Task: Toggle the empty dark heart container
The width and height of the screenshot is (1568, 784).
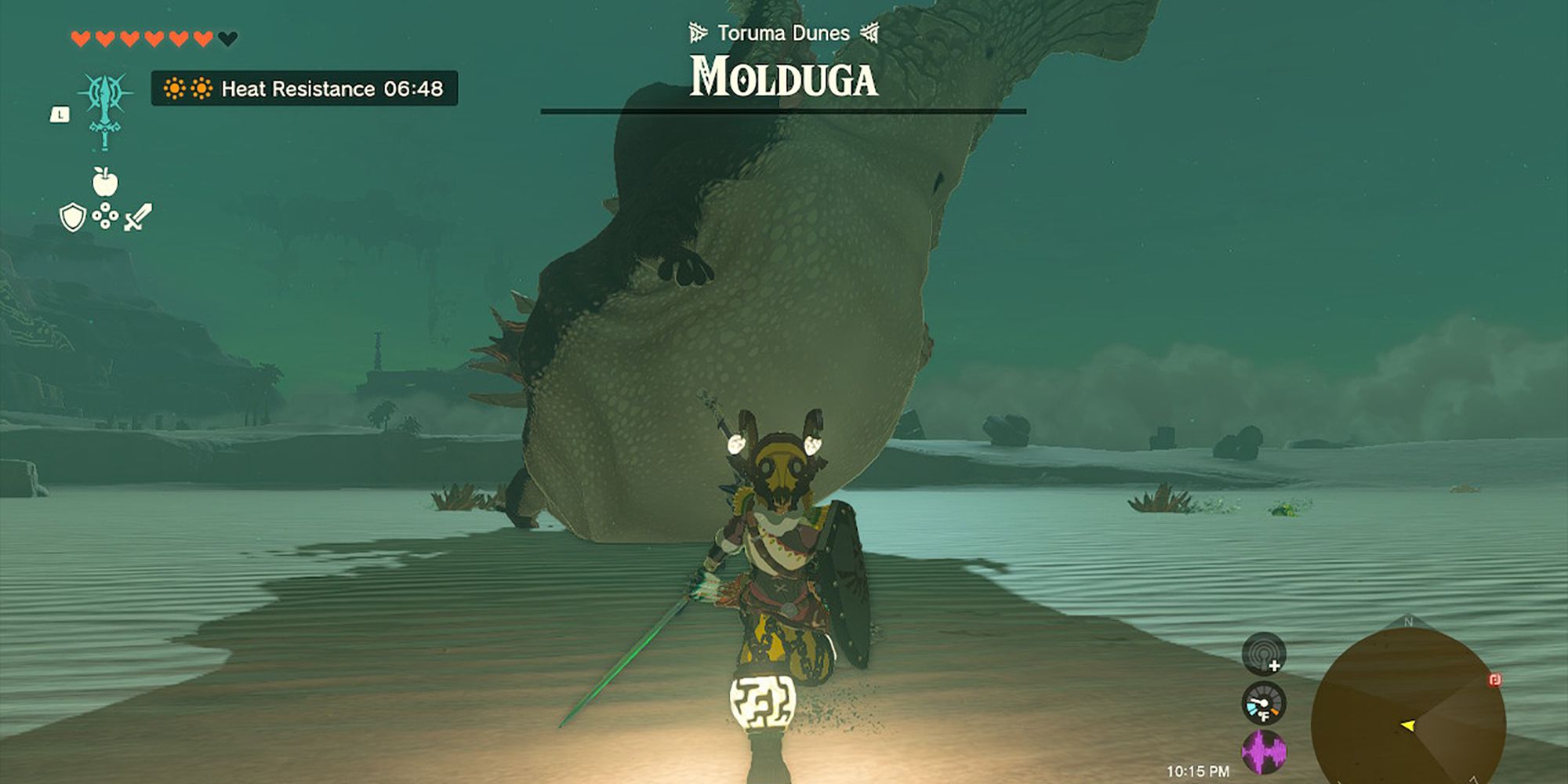Action: pyautogui.click(x=227, y=38)
